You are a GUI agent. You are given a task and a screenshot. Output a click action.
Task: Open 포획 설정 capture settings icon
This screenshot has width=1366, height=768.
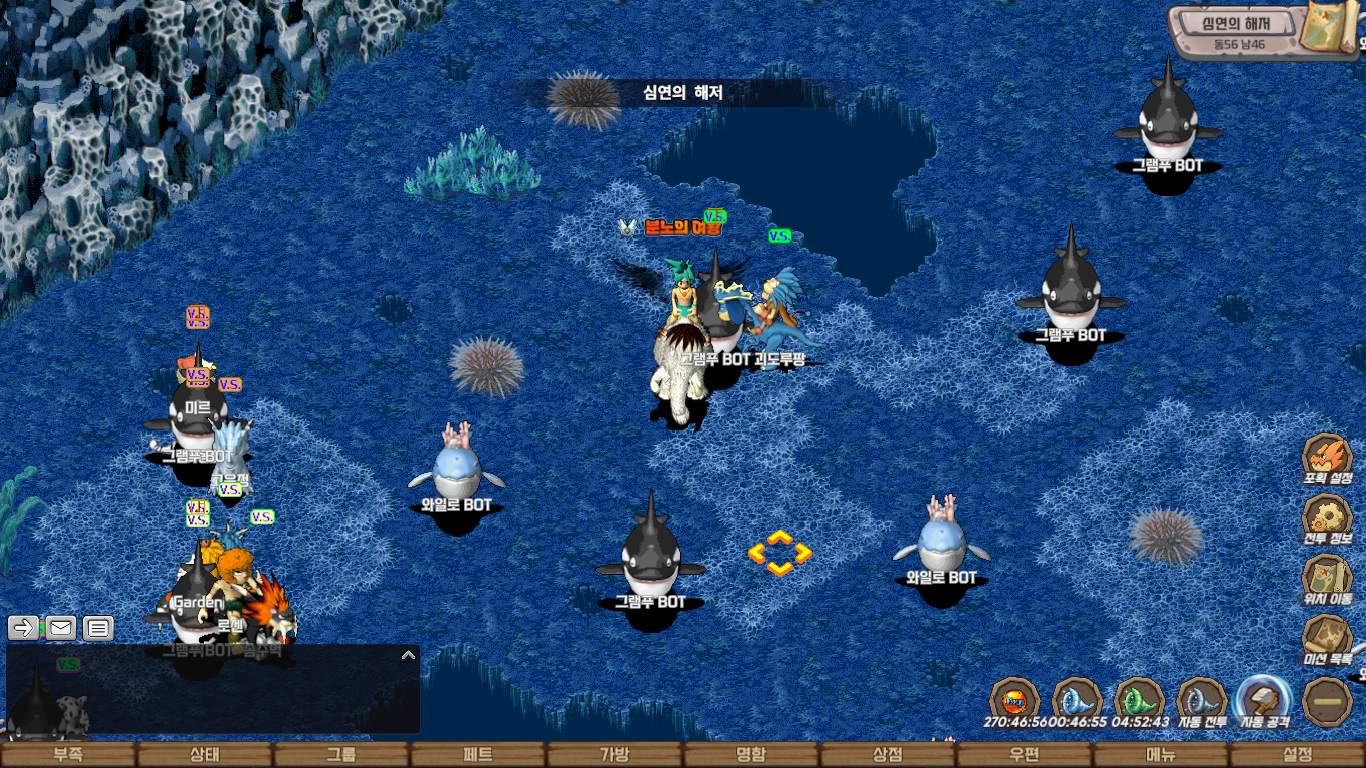1327,458
